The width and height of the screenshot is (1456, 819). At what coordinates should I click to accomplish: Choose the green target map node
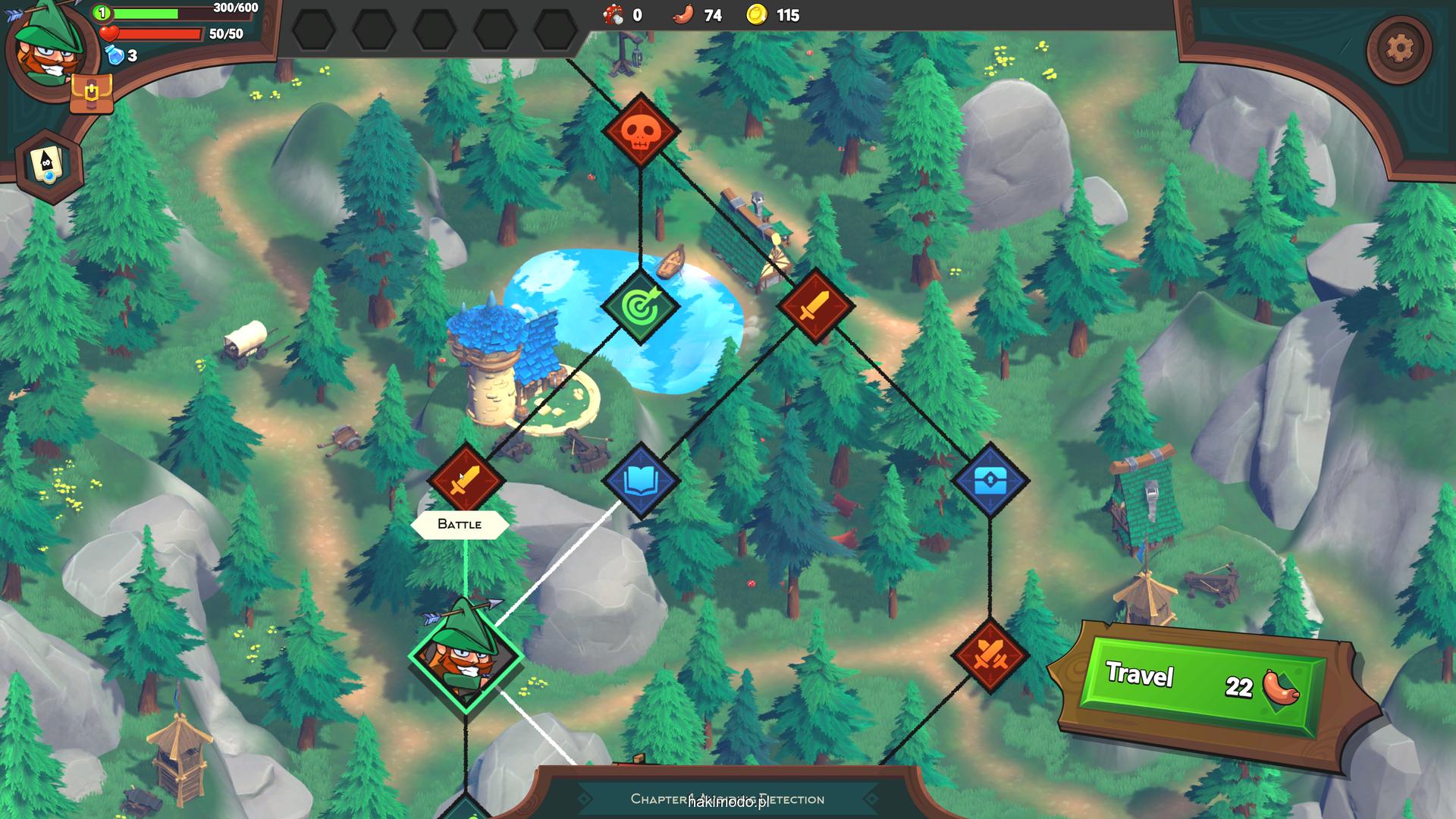pyautogui.click(x=640, y=306)
